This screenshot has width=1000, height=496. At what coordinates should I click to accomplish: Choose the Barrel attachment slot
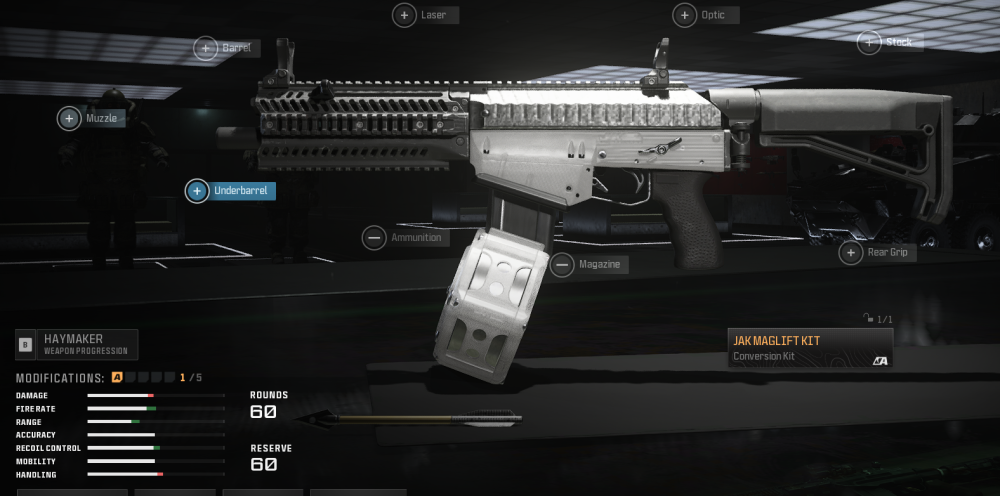pyautogui.click(x=205, y=48)
